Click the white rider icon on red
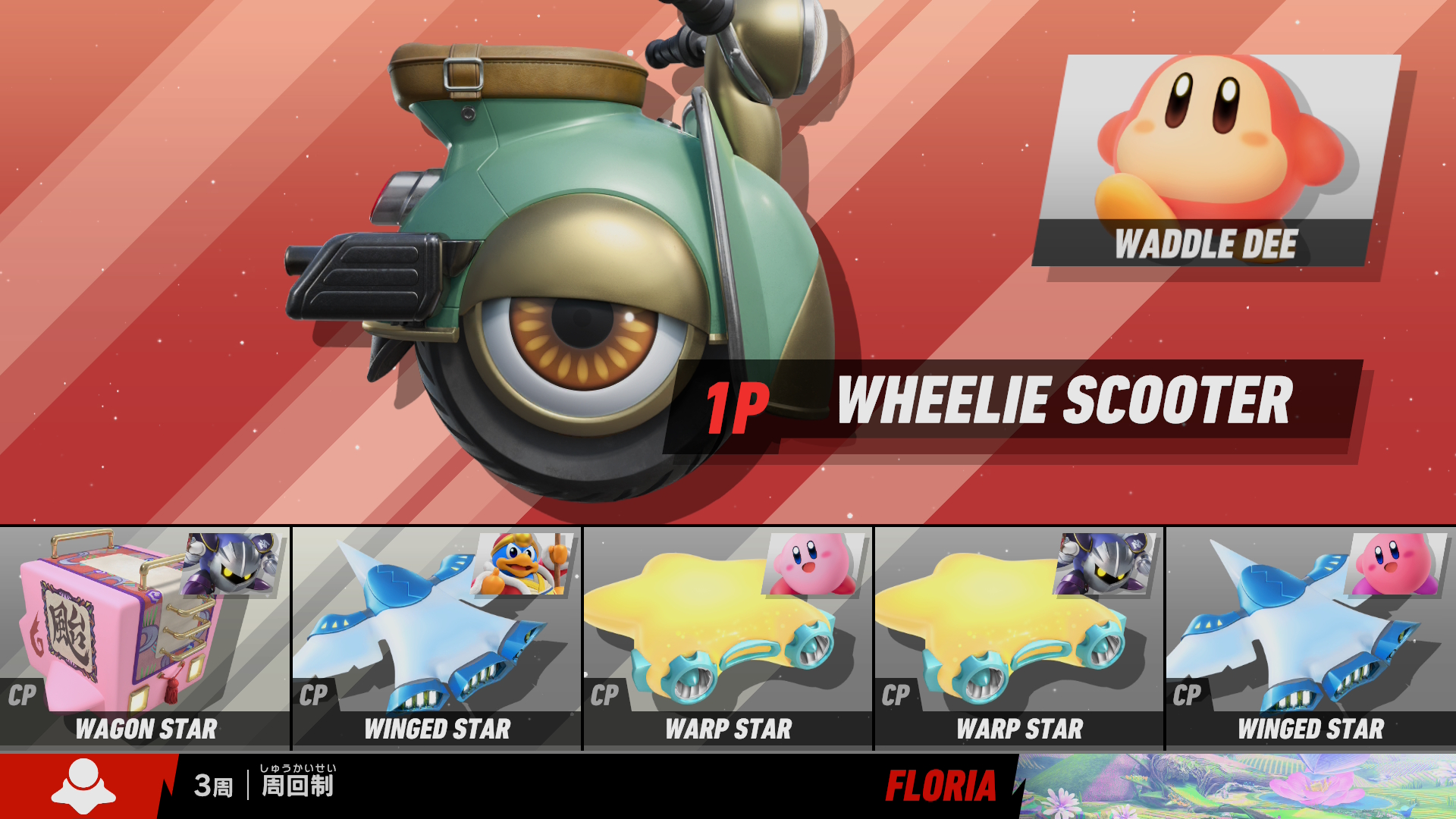Viewport: 1456px width, 819px height. [83, 786]
